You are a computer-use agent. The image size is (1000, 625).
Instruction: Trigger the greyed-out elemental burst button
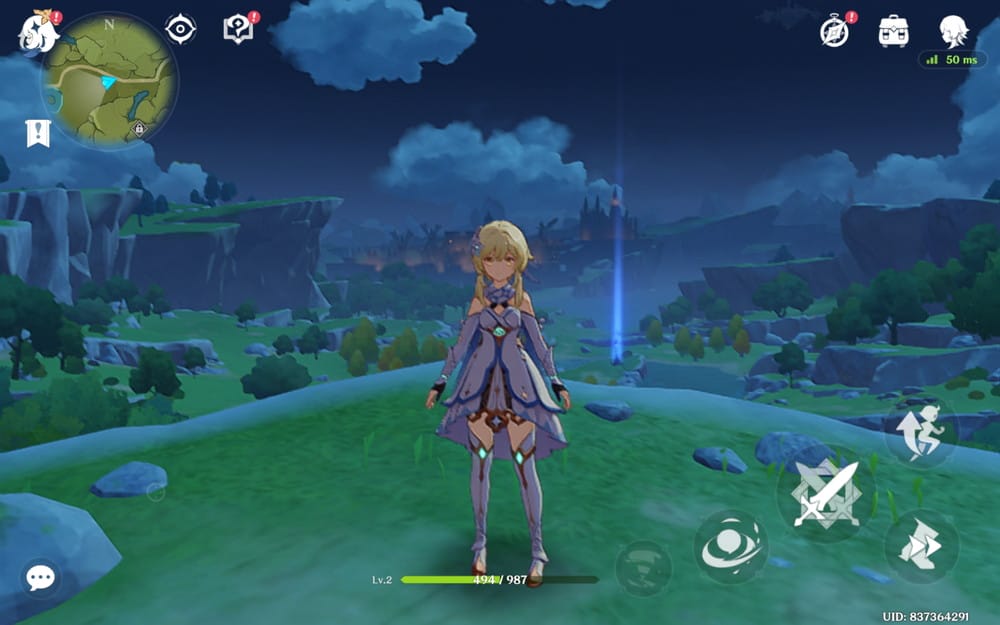(x=644, y=568)
